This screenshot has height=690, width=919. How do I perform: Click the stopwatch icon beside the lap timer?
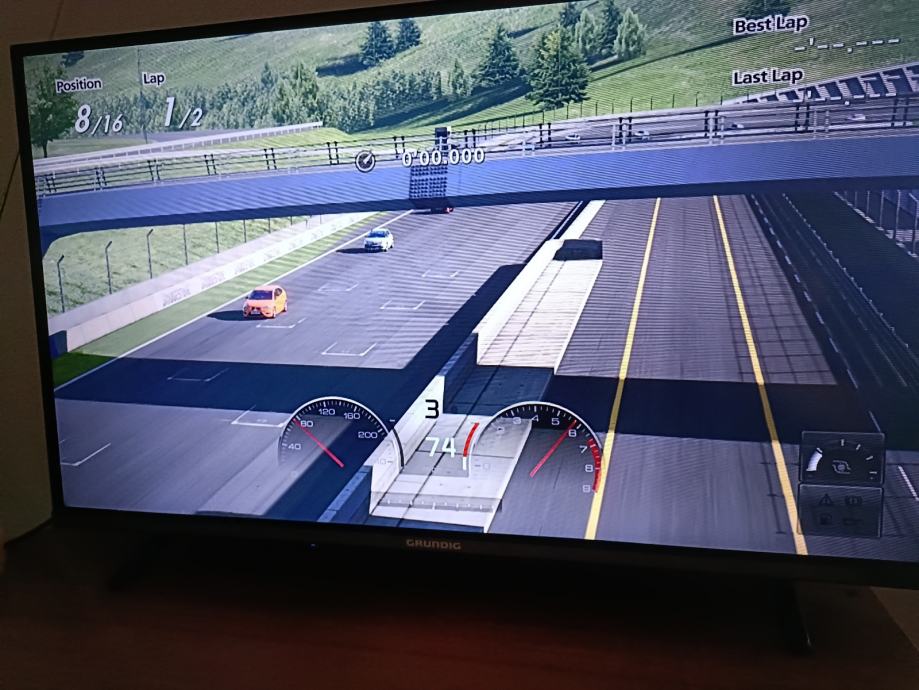click(x=365, y=160)
